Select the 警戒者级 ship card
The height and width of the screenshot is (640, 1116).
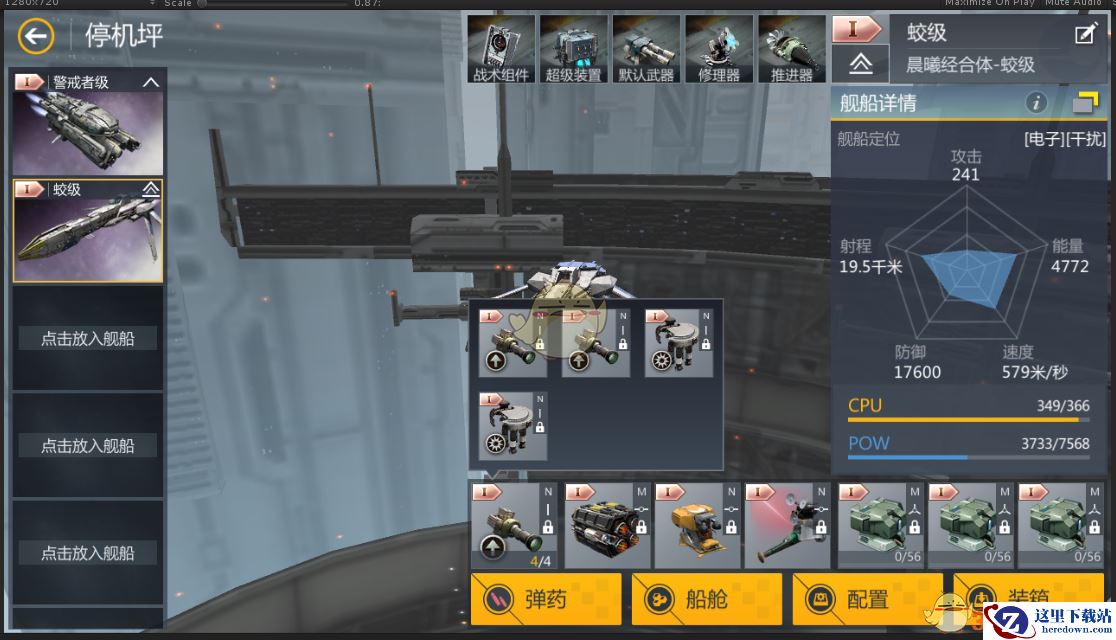tap(88, 124)
